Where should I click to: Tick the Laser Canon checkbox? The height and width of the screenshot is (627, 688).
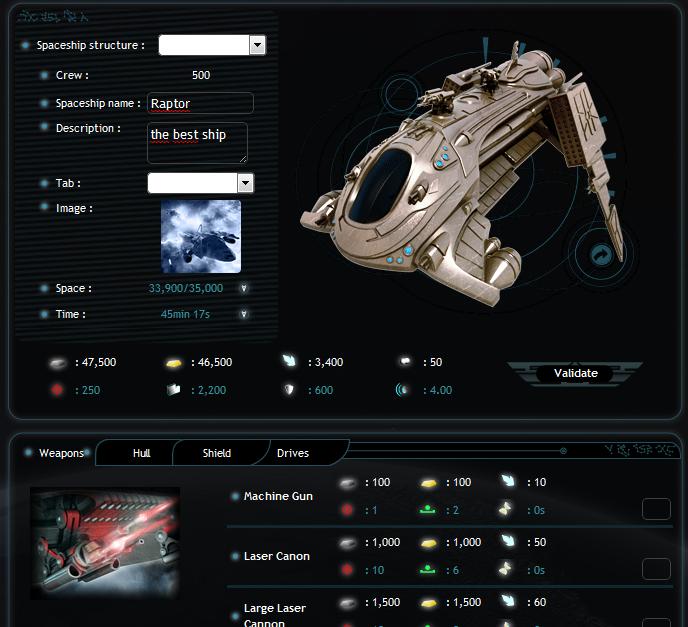tap(656, 569)
